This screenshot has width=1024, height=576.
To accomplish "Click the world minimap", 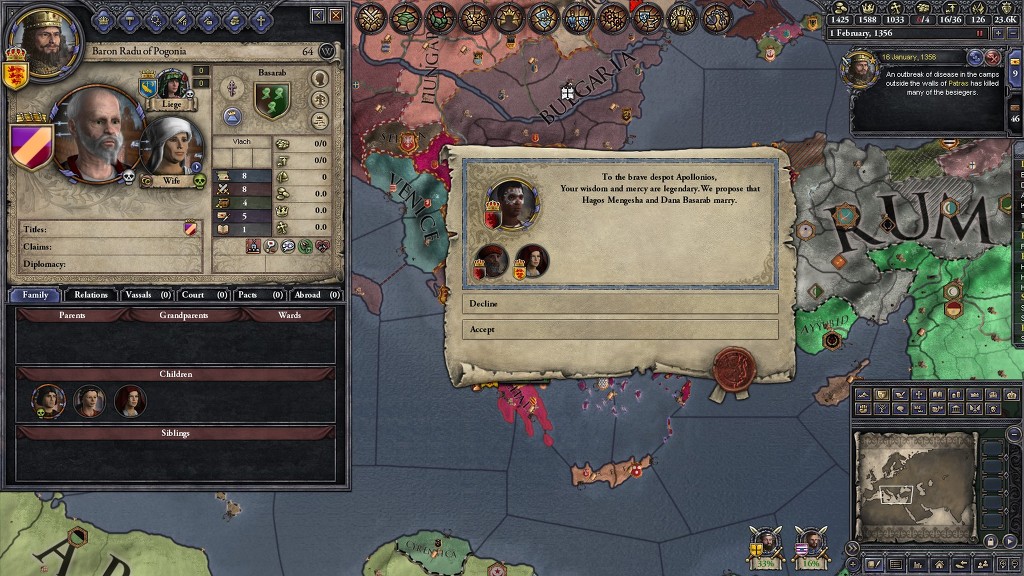I will pos(914,486).
